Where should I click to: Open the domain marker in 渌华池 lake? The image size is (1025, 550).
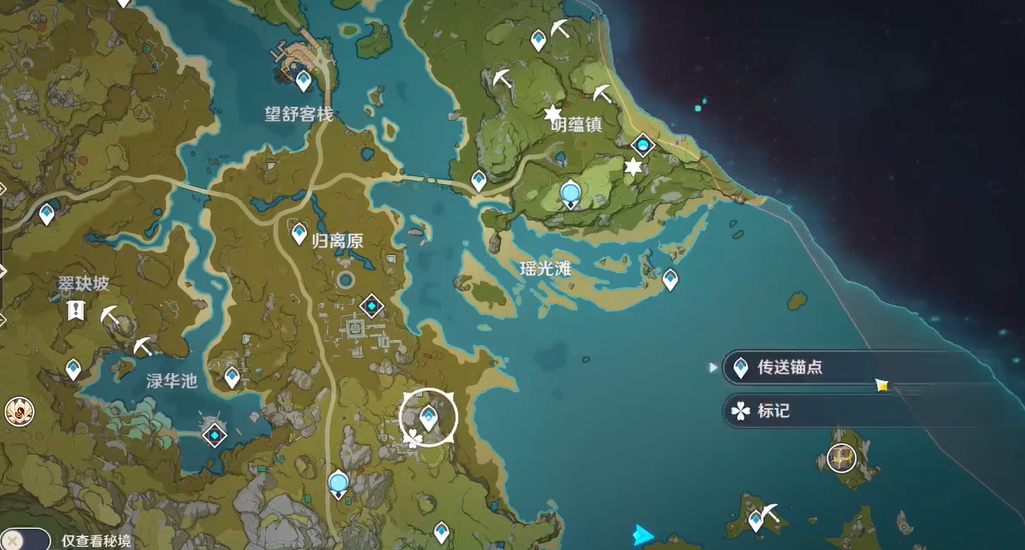(x=215, y=433)
